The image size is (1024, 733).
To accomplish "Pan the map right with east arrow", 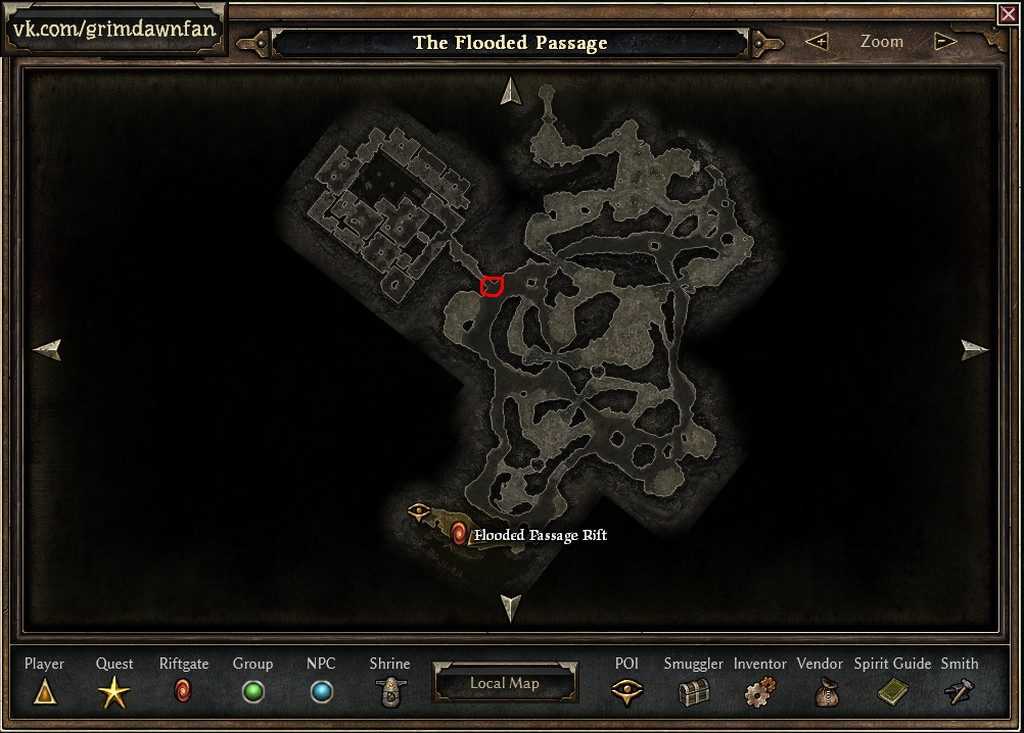I will point(974,349).
